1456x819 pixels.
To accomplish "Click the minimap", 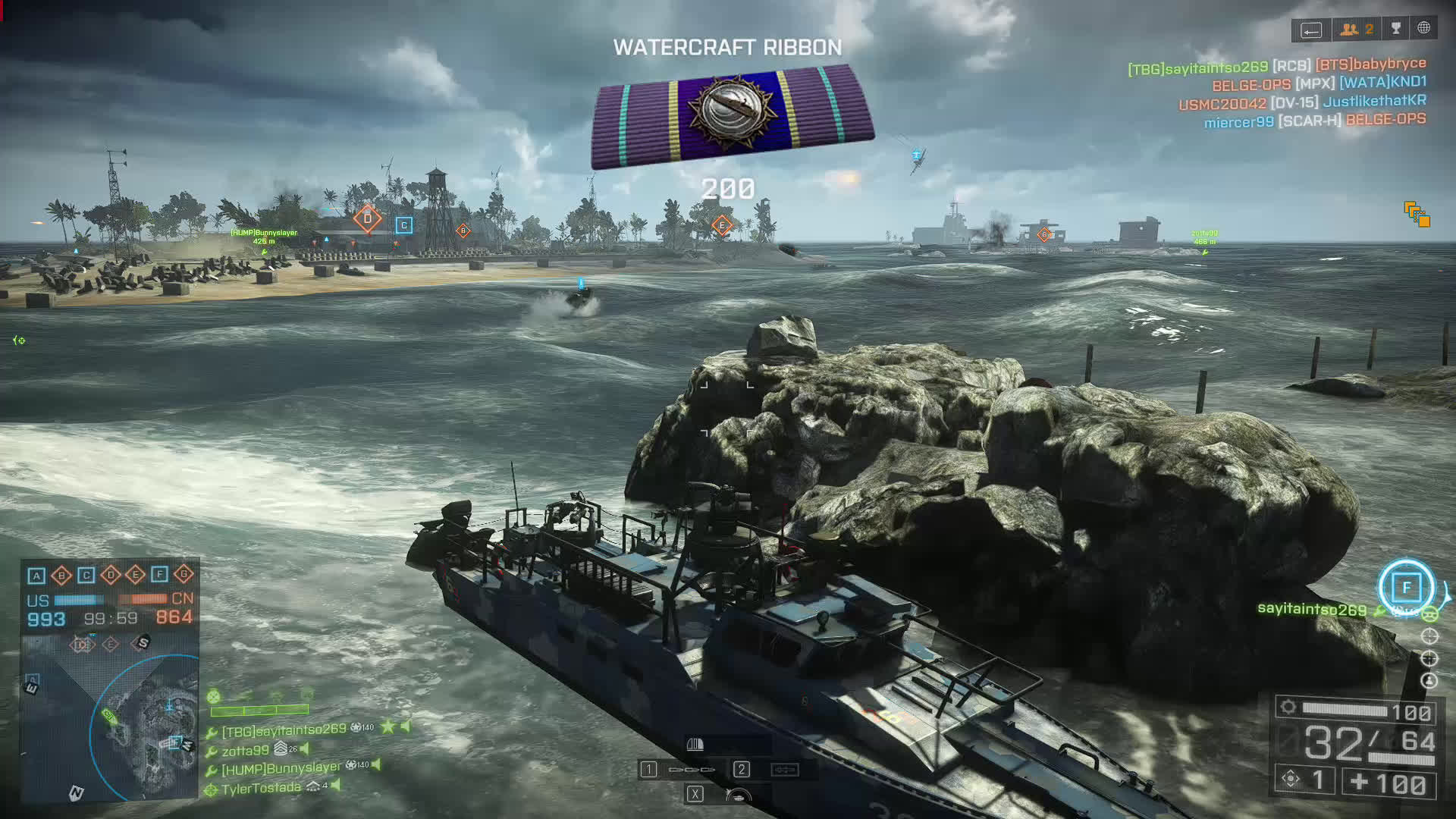I will 111,717.
